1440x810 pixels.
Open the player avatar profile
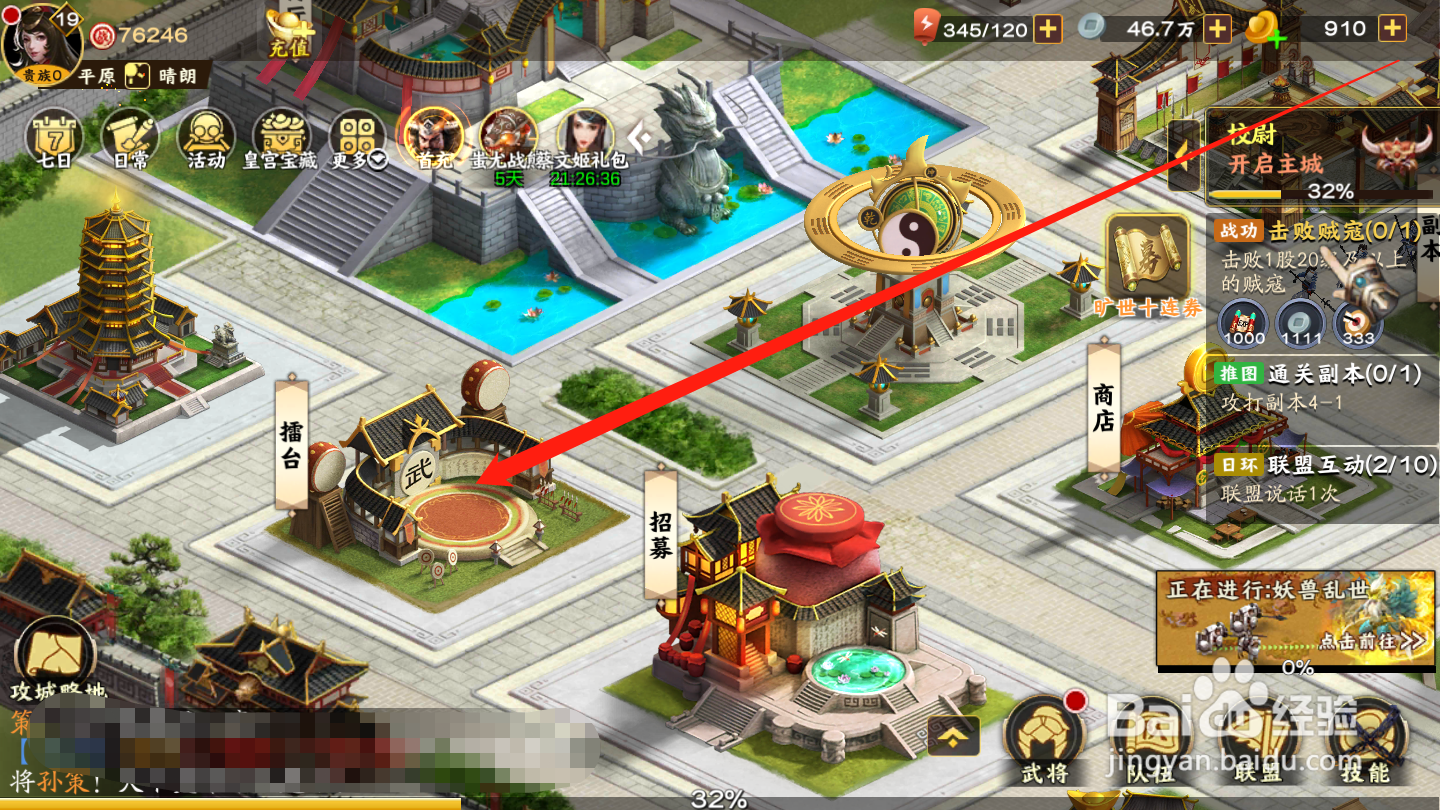(40, 42)
